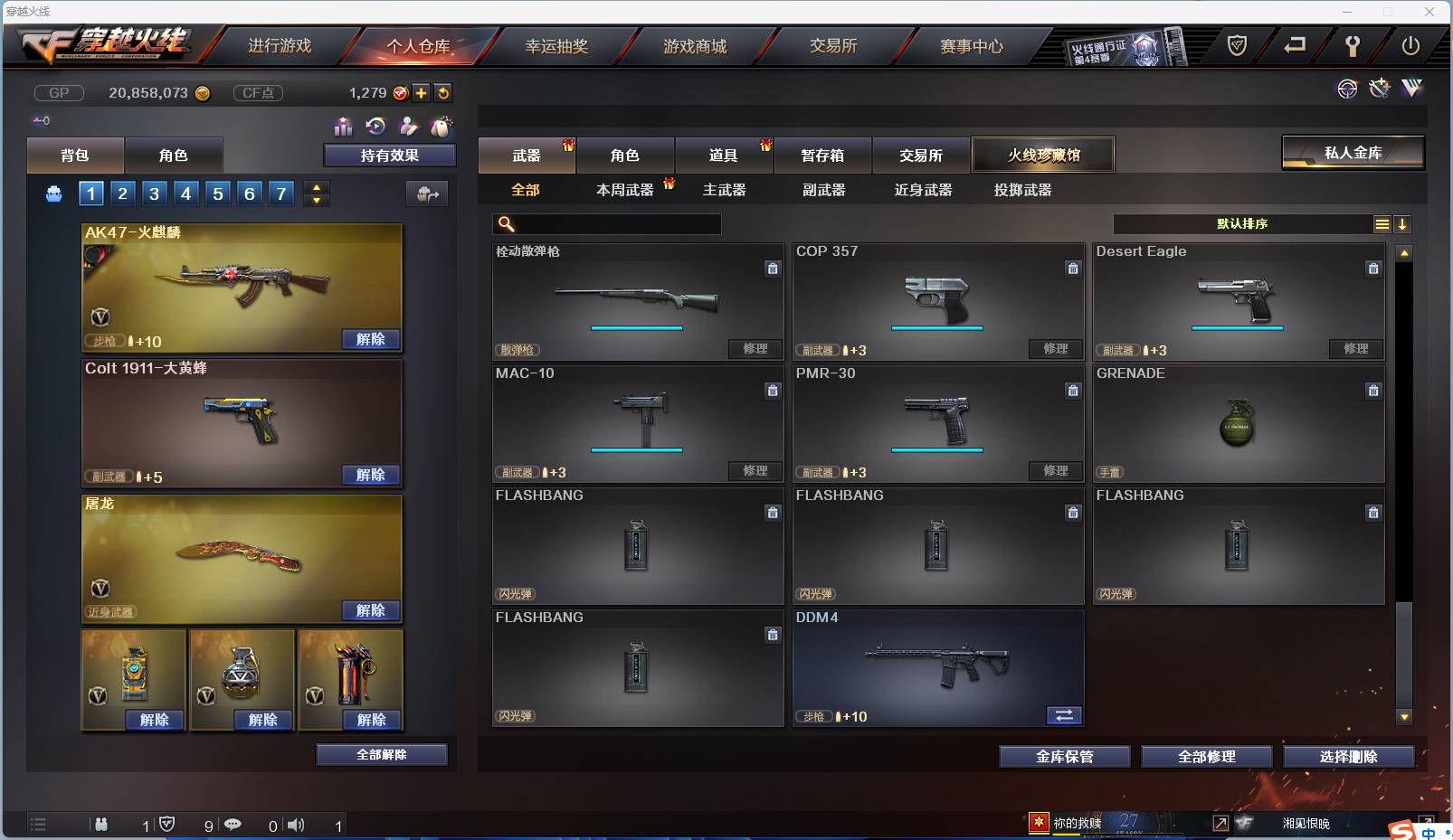Screen dimensions: 1453x840
Task: Toggle the descending sort arrow next to 默认排序
Action: tap(1403, 223)
